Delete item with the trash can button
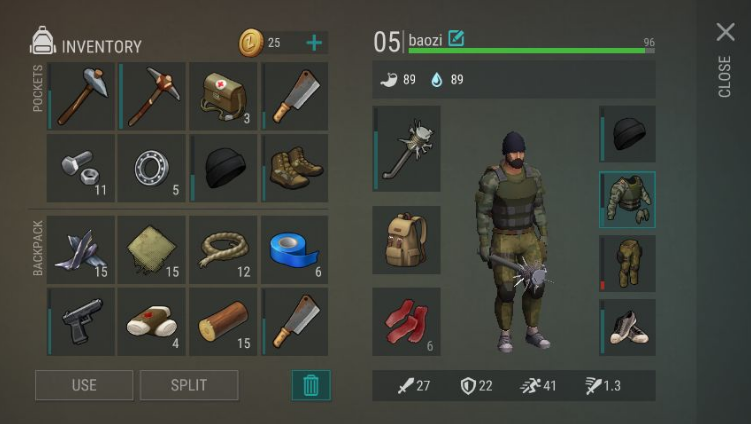 (x=310, y=385)
